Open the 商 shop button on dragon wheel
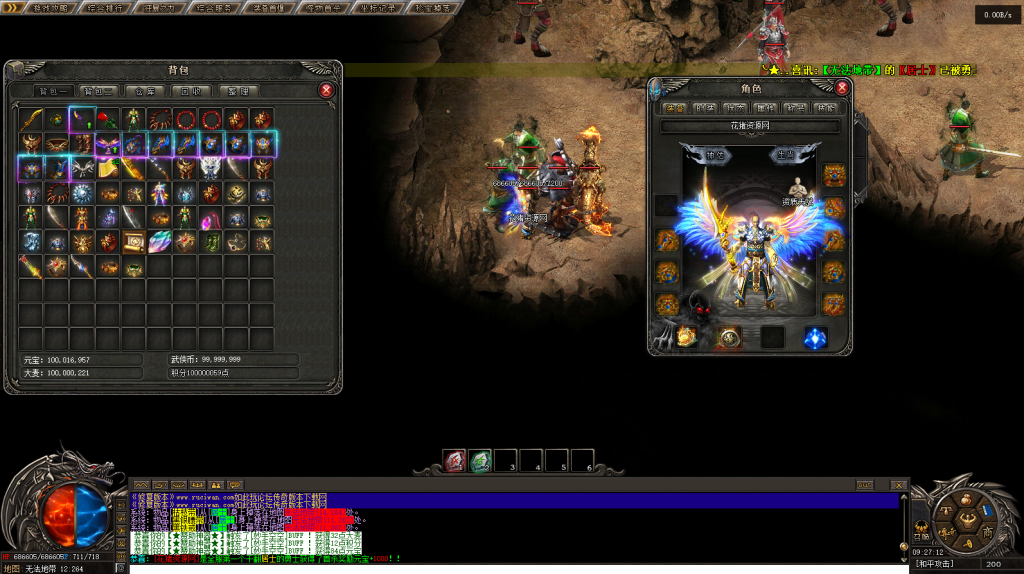1024x574 pixels. 987,534
